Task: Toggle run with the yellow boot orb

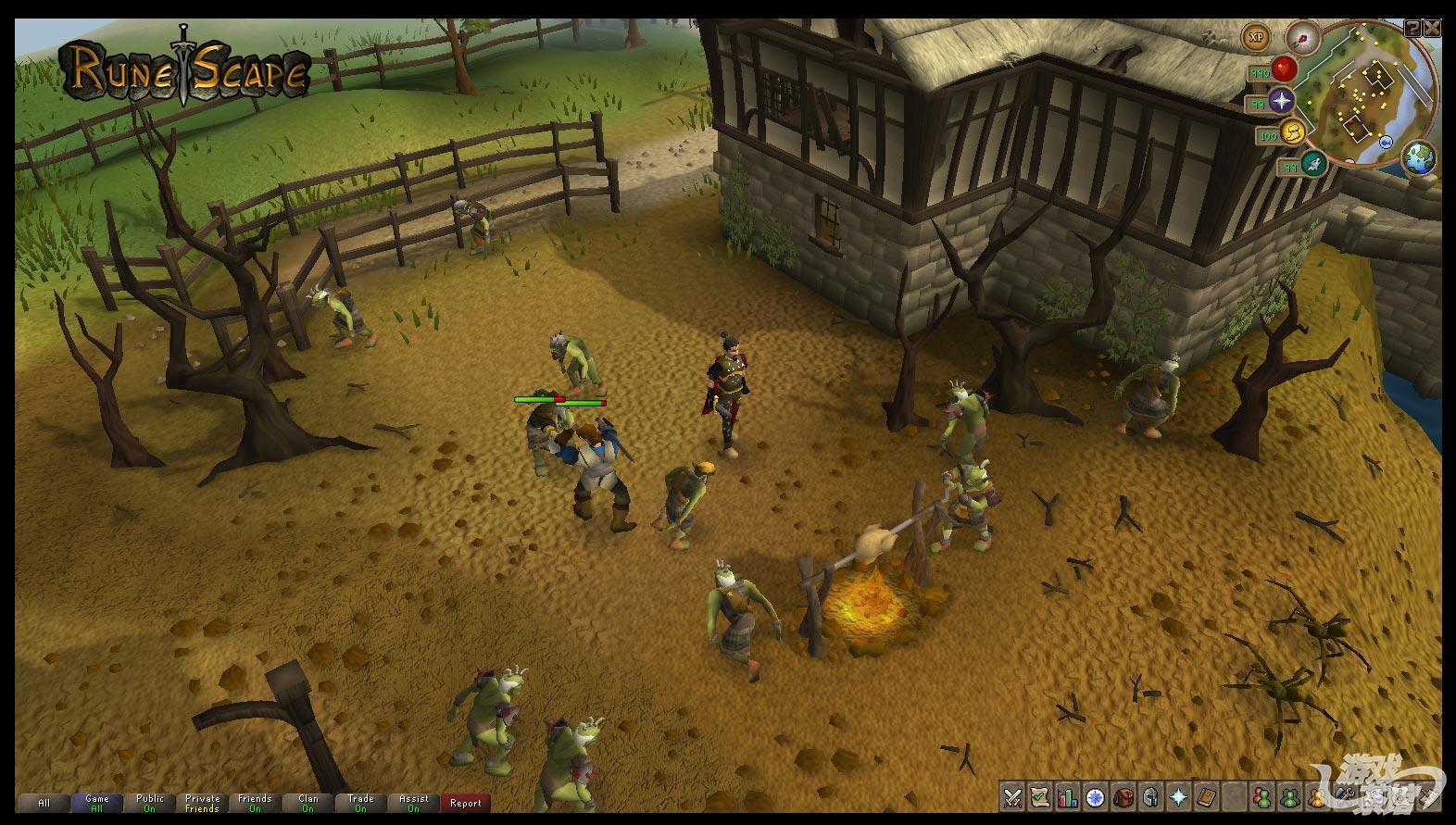Action: click(1292, 132)
